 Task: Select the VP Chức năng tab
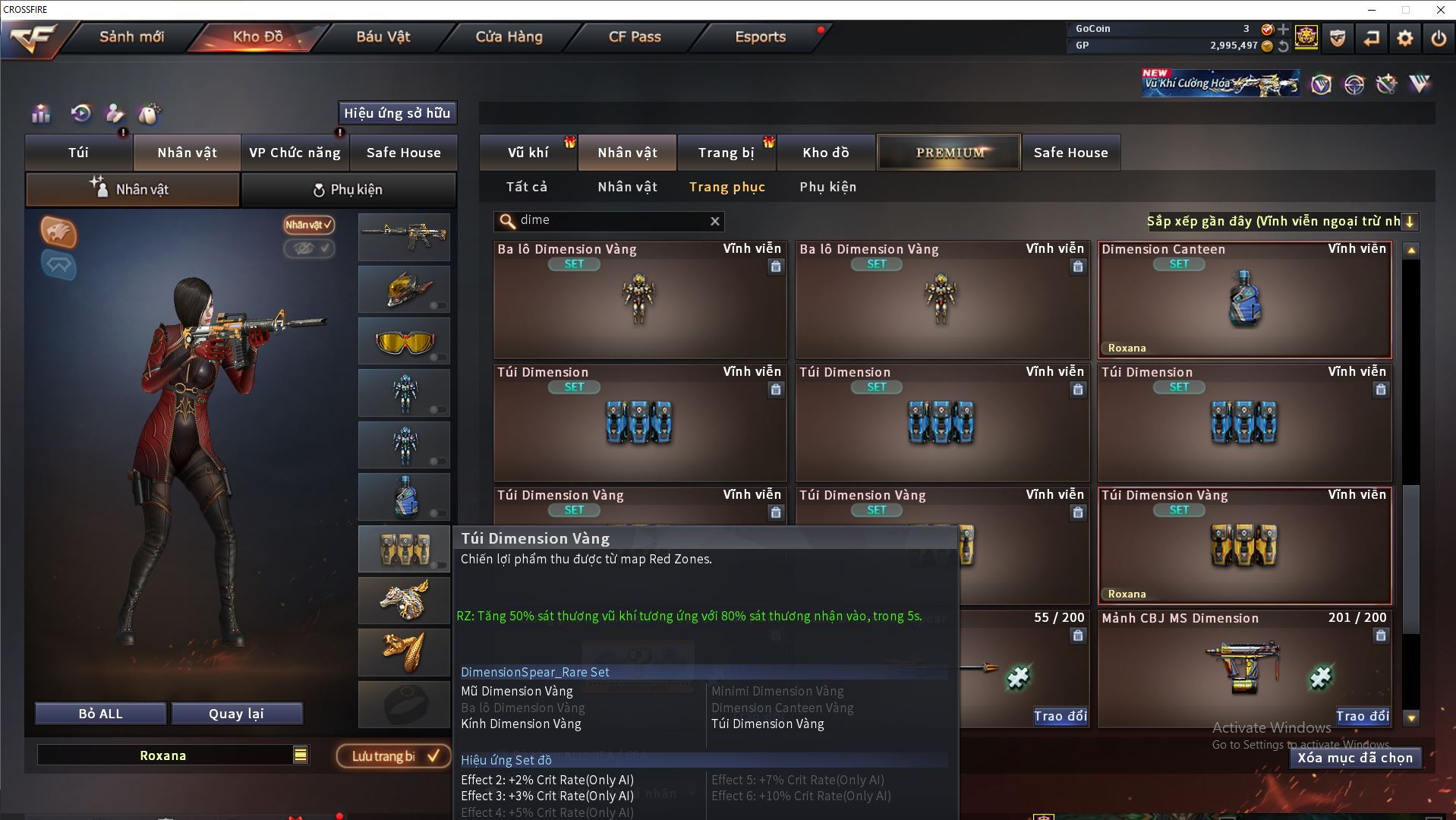(295, 153)
